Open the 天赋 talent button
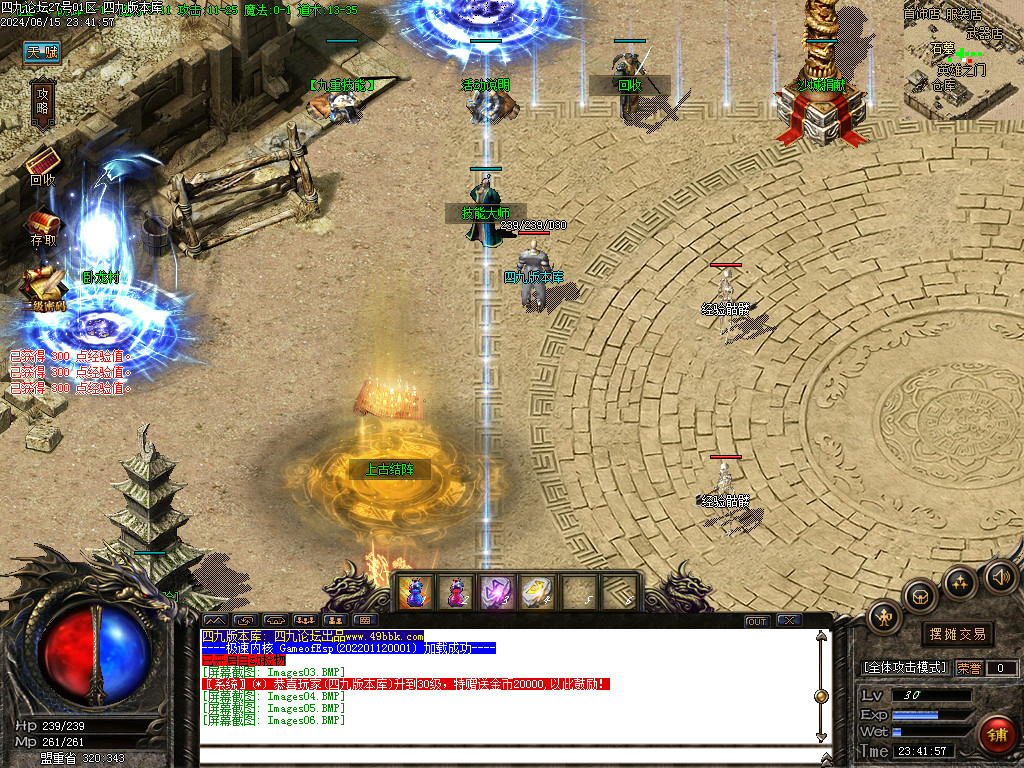Screen dimensions: 1024x768 [x=42, y=52]
